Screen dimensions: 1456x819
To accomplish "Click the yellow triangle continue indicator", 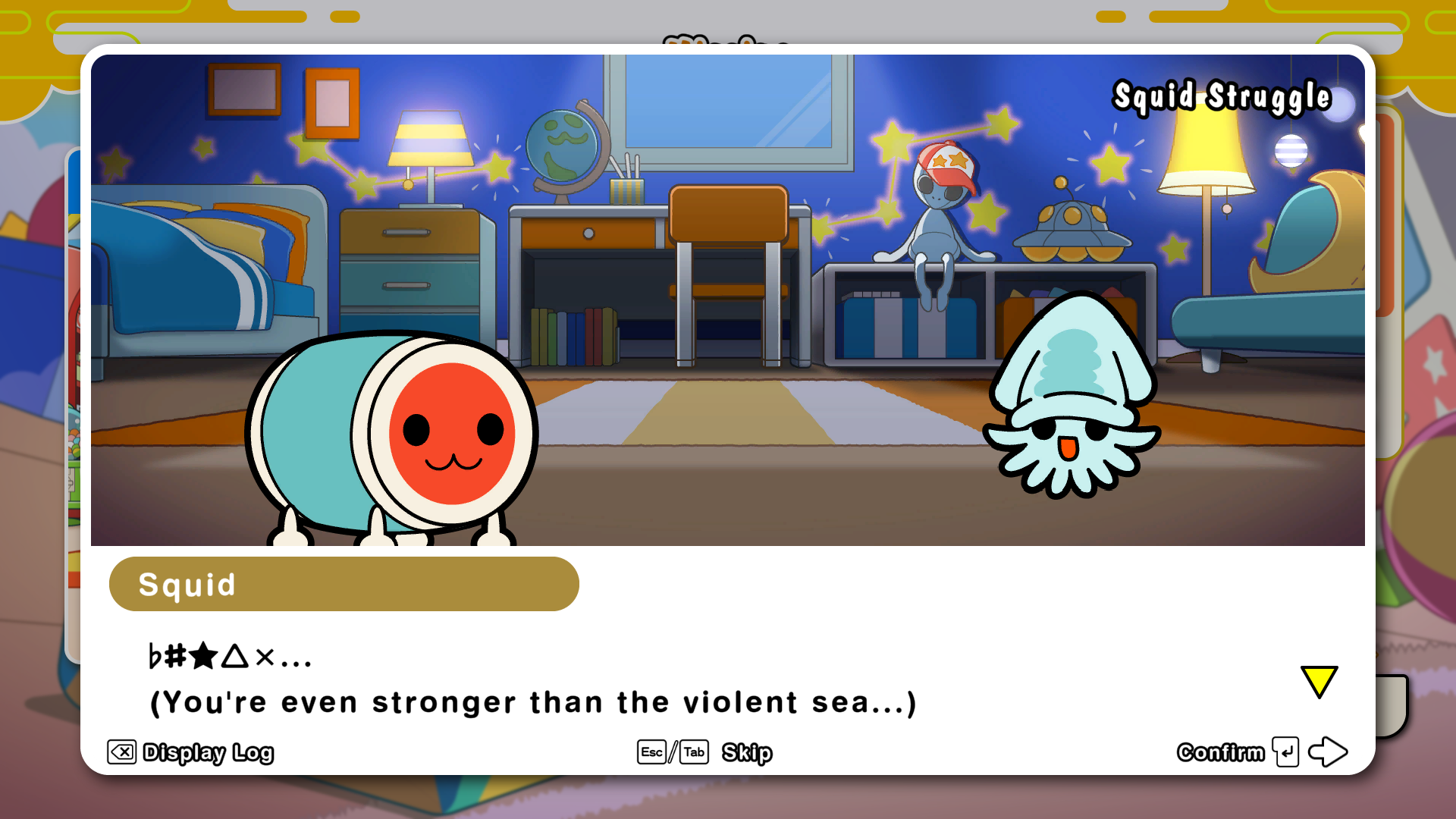I will pos(1319,681).
